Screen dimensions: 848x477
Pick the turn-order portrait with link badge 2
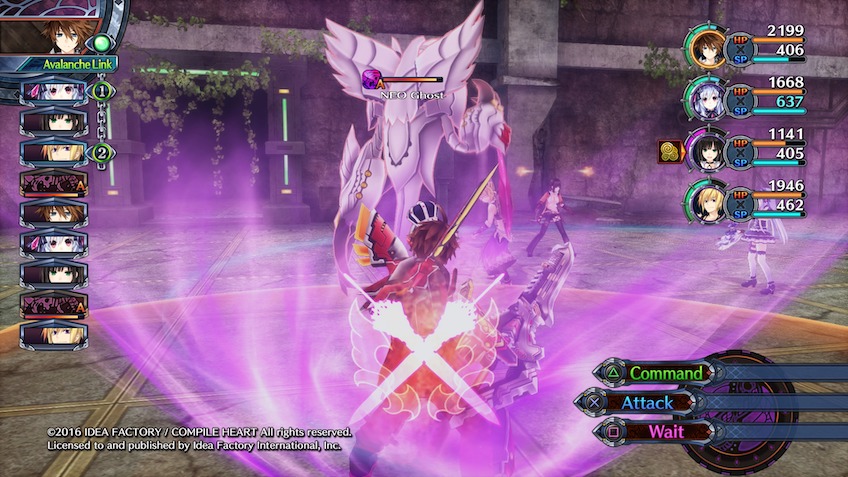(x=53, y=153)
